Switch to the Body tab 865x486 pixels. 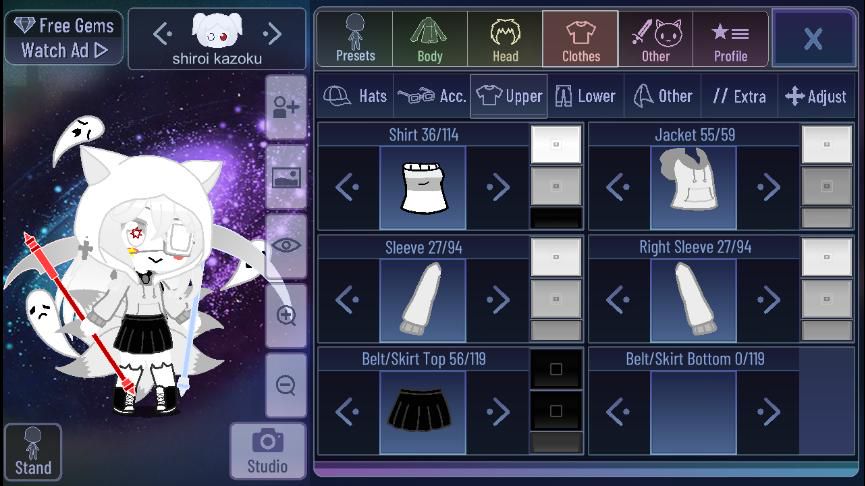430,39
